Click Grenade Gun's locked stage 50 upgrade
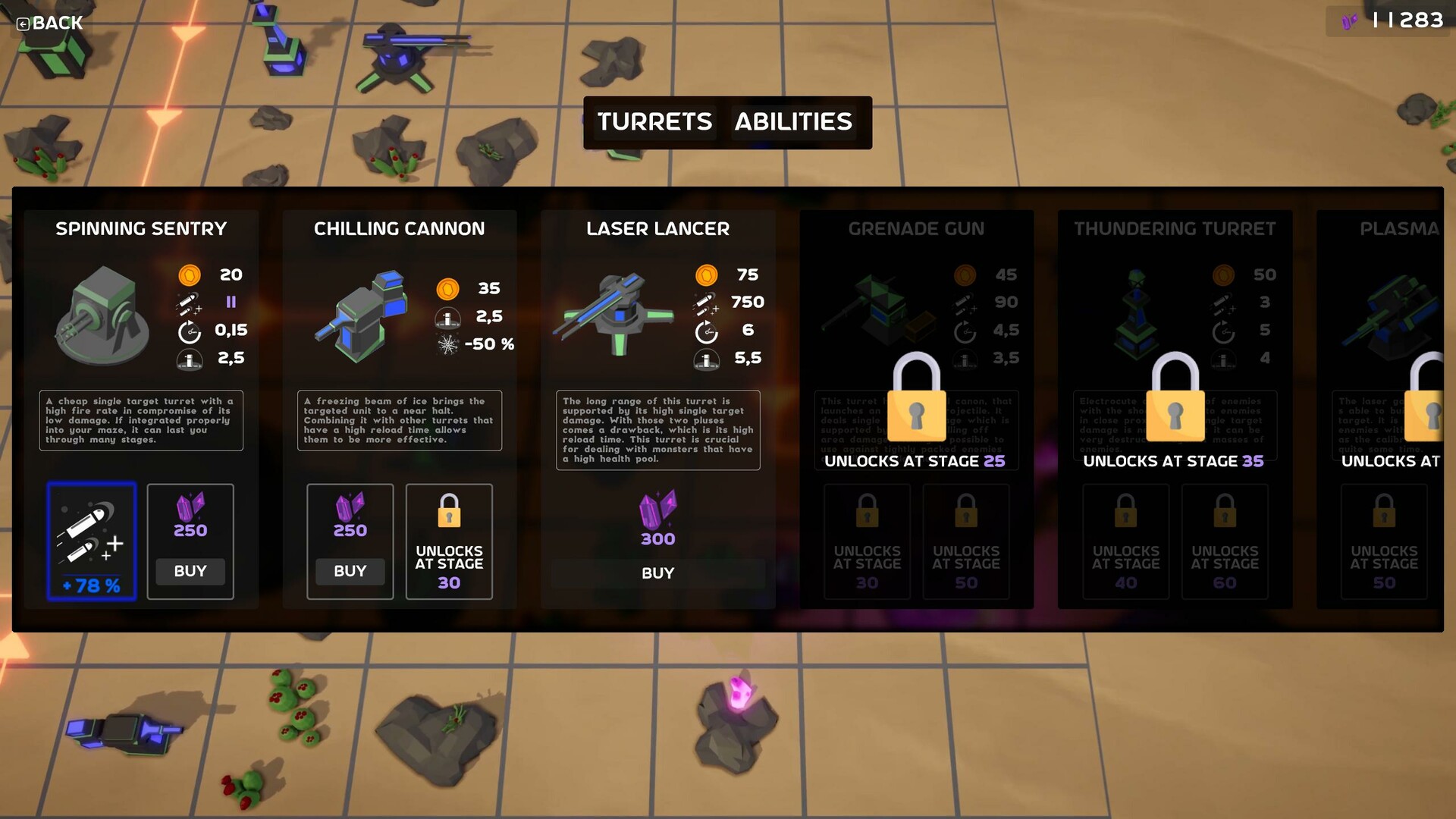Screen dimensions: 1456x819 (x=966, y=541)
